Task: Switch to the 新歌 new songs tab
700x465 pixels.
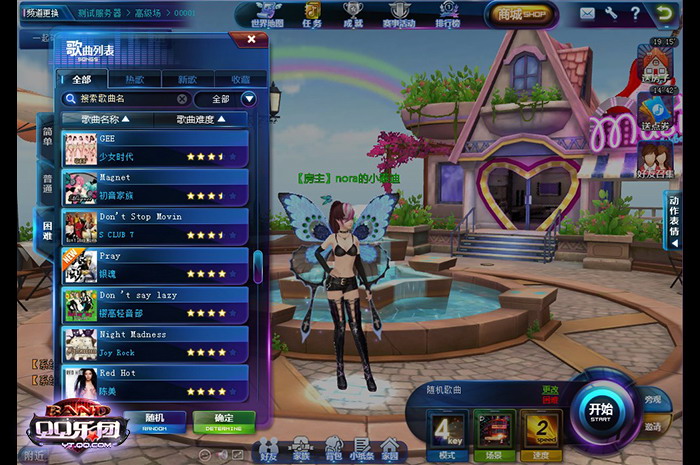Action: coord(187,78)
